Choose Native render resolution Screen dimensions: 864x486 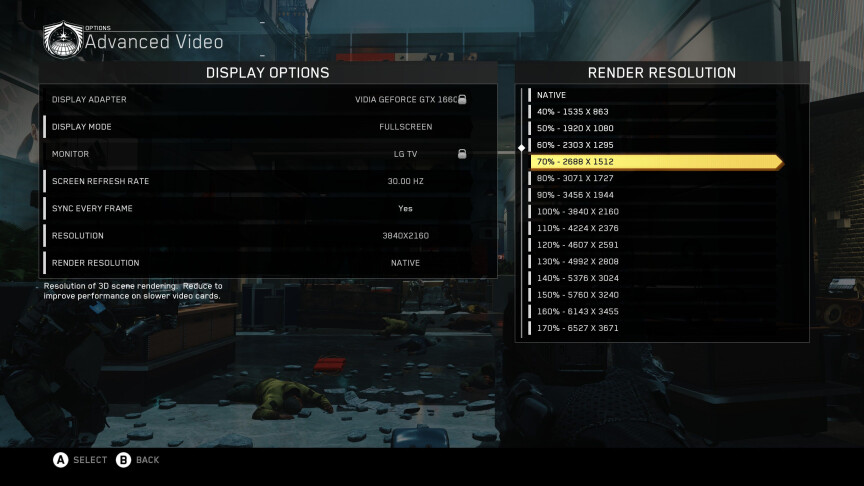(650, 95)
